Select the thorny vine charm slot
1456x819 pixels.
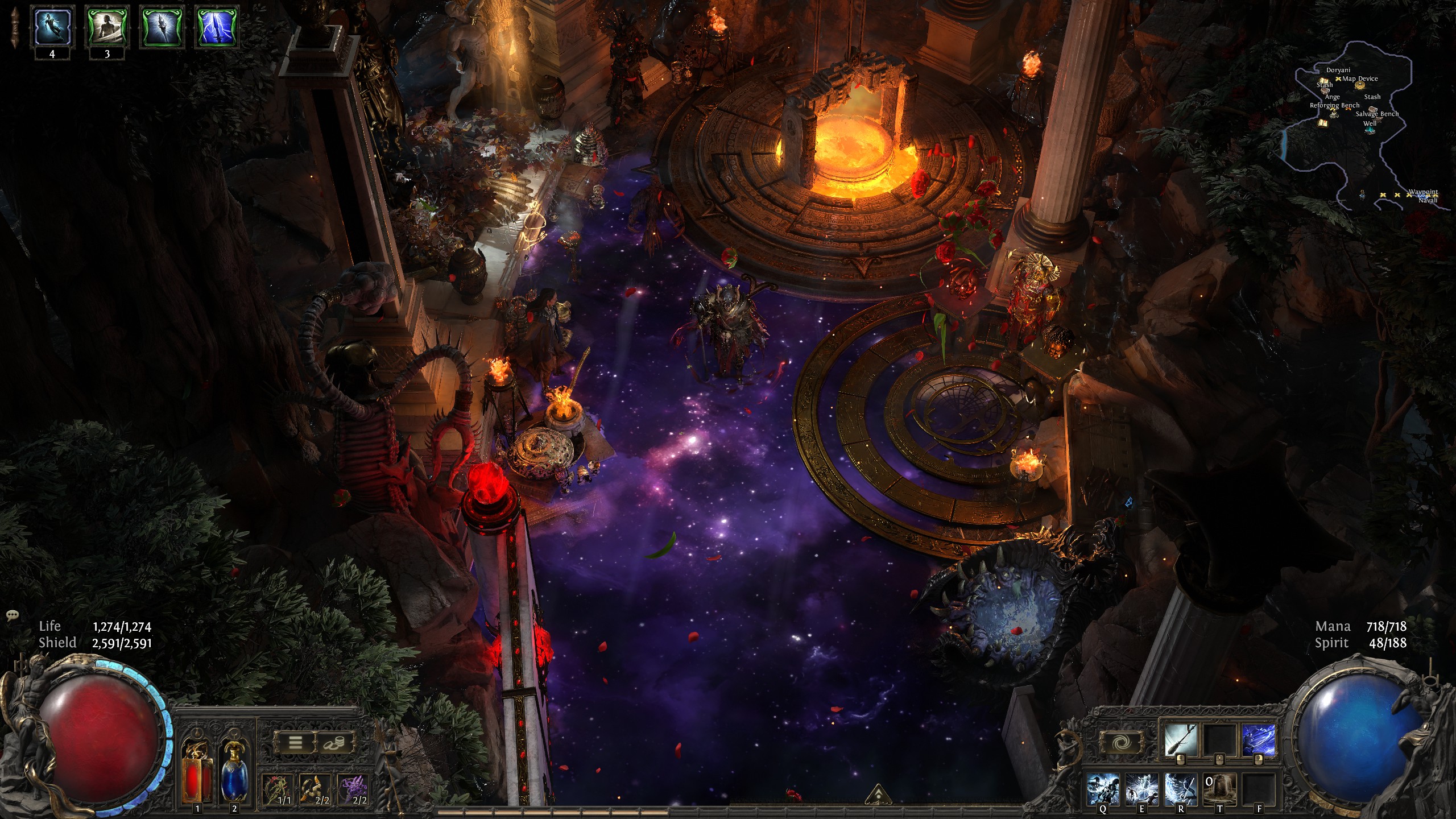[278, 789]
